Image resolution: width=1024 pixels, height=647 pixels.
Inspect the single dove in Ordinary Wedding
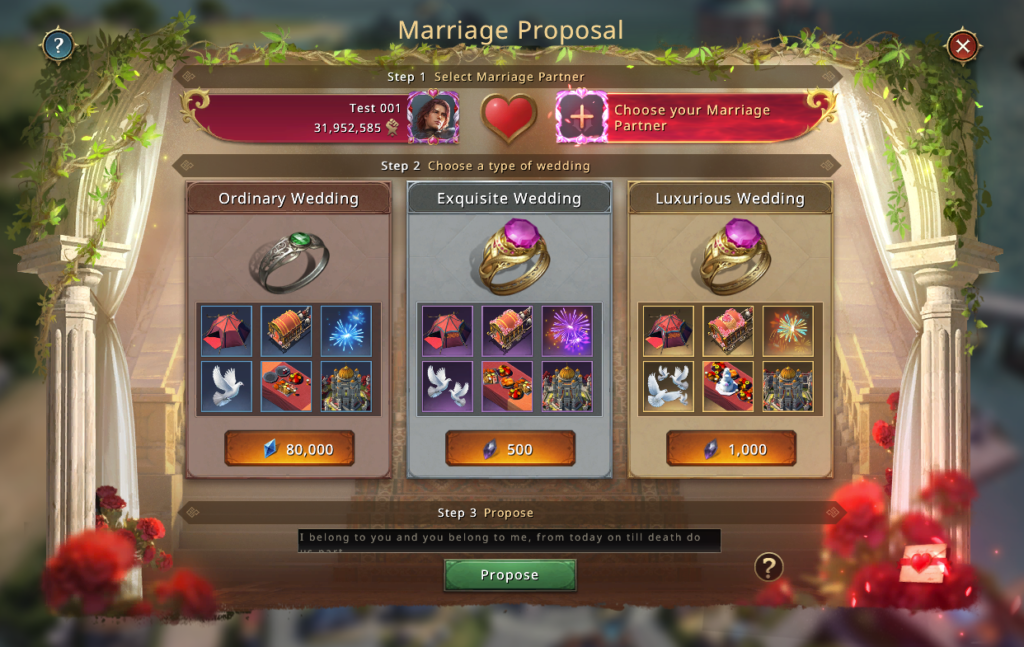[224, 386]
